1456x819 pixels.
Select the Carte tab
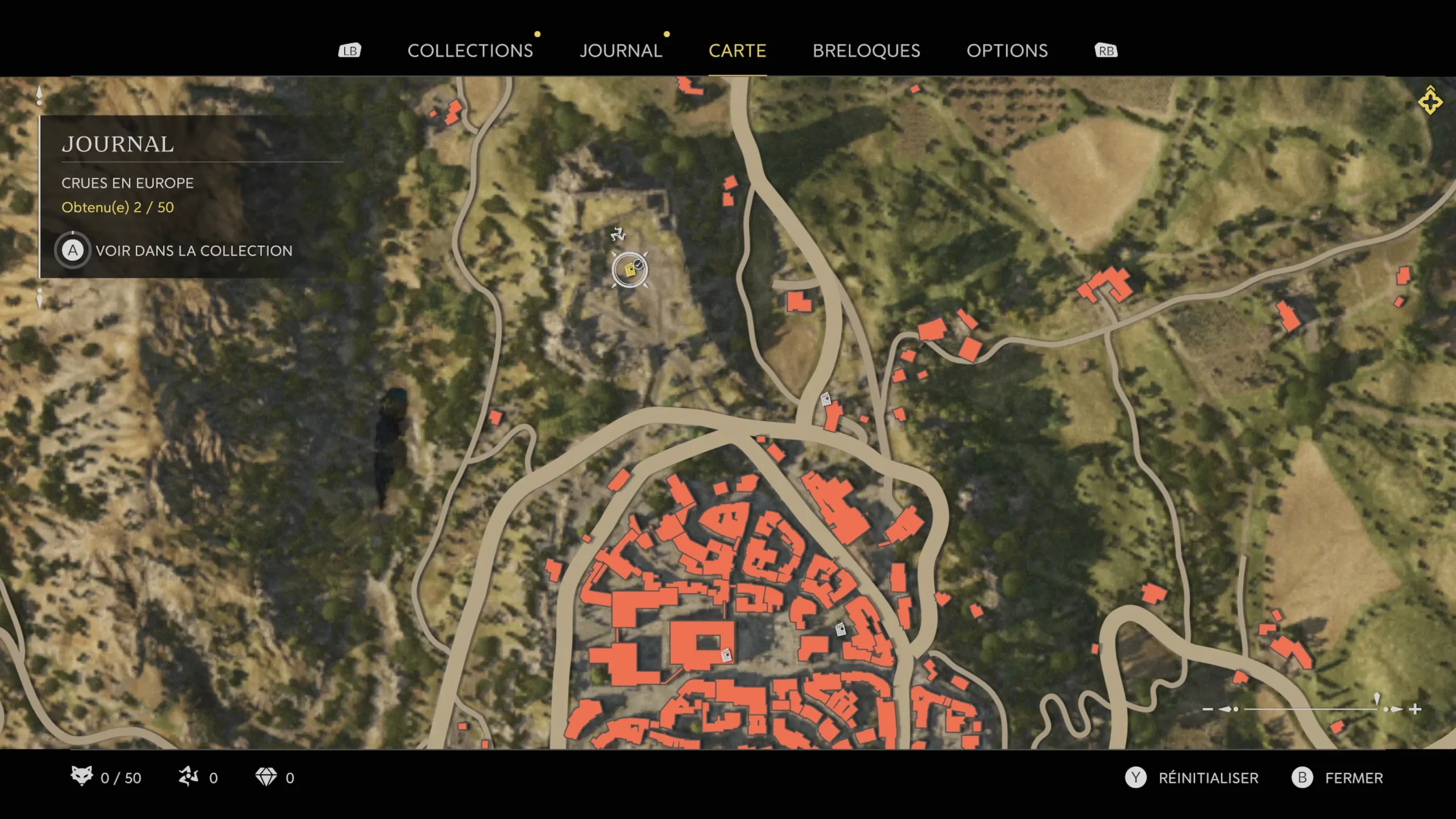tap(737, 51)
